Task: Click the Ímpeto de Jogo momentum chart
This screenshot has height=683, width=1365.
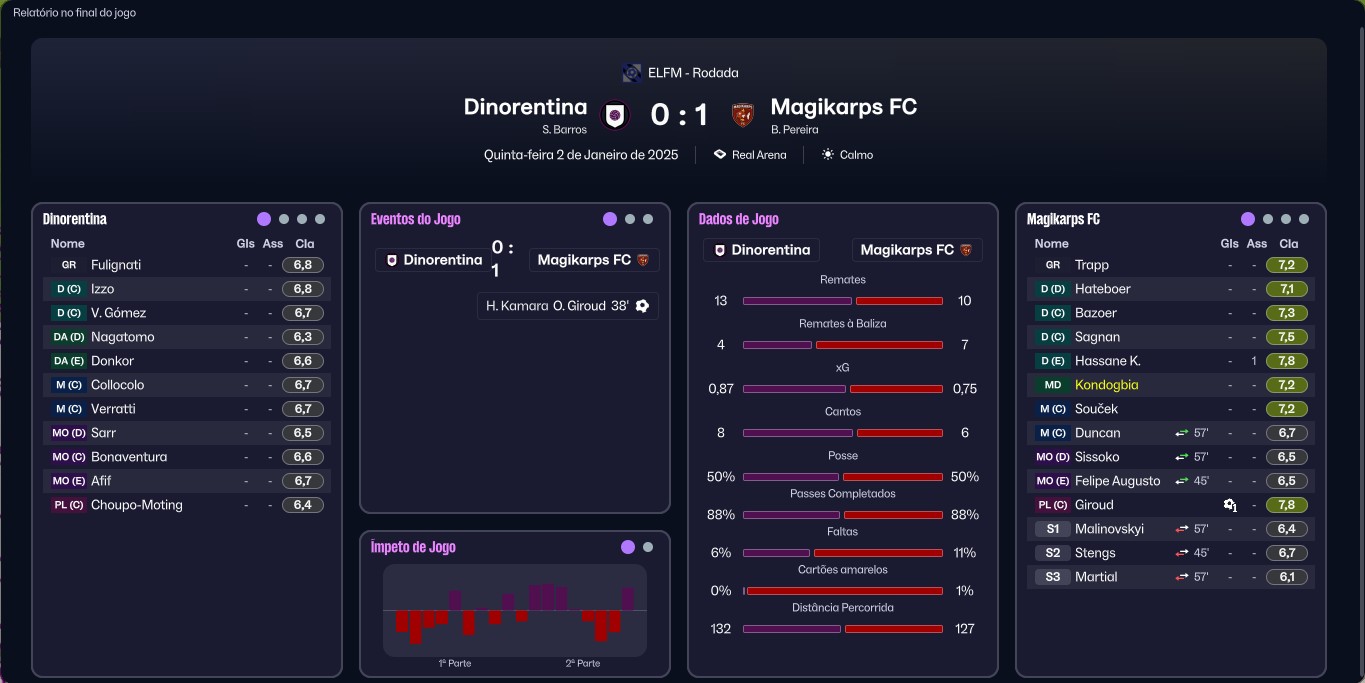Action: (x=515, y=610)
